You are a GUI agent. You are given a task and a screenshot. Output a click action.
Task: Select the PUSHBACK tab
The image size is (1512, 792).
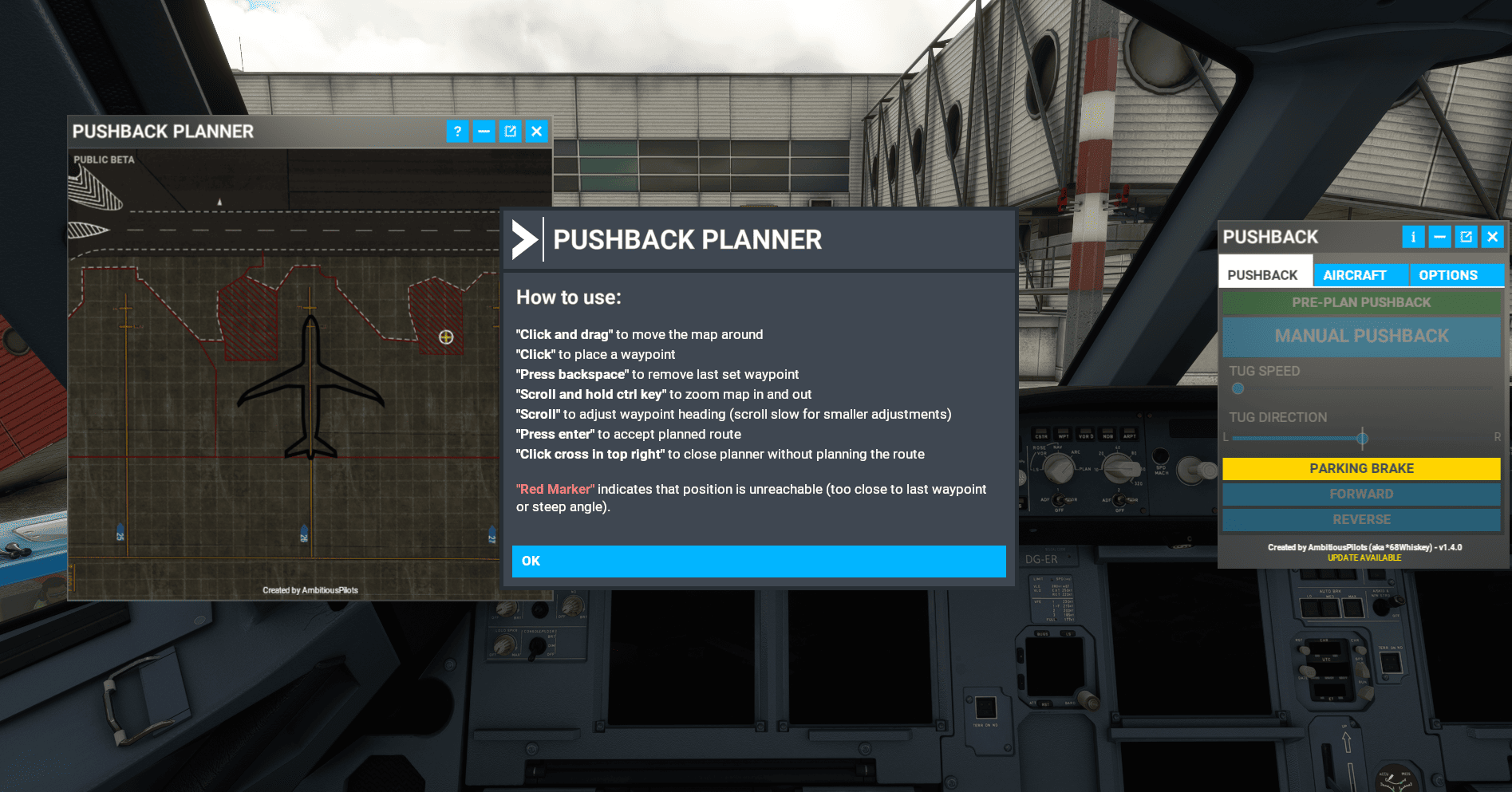1265,274
